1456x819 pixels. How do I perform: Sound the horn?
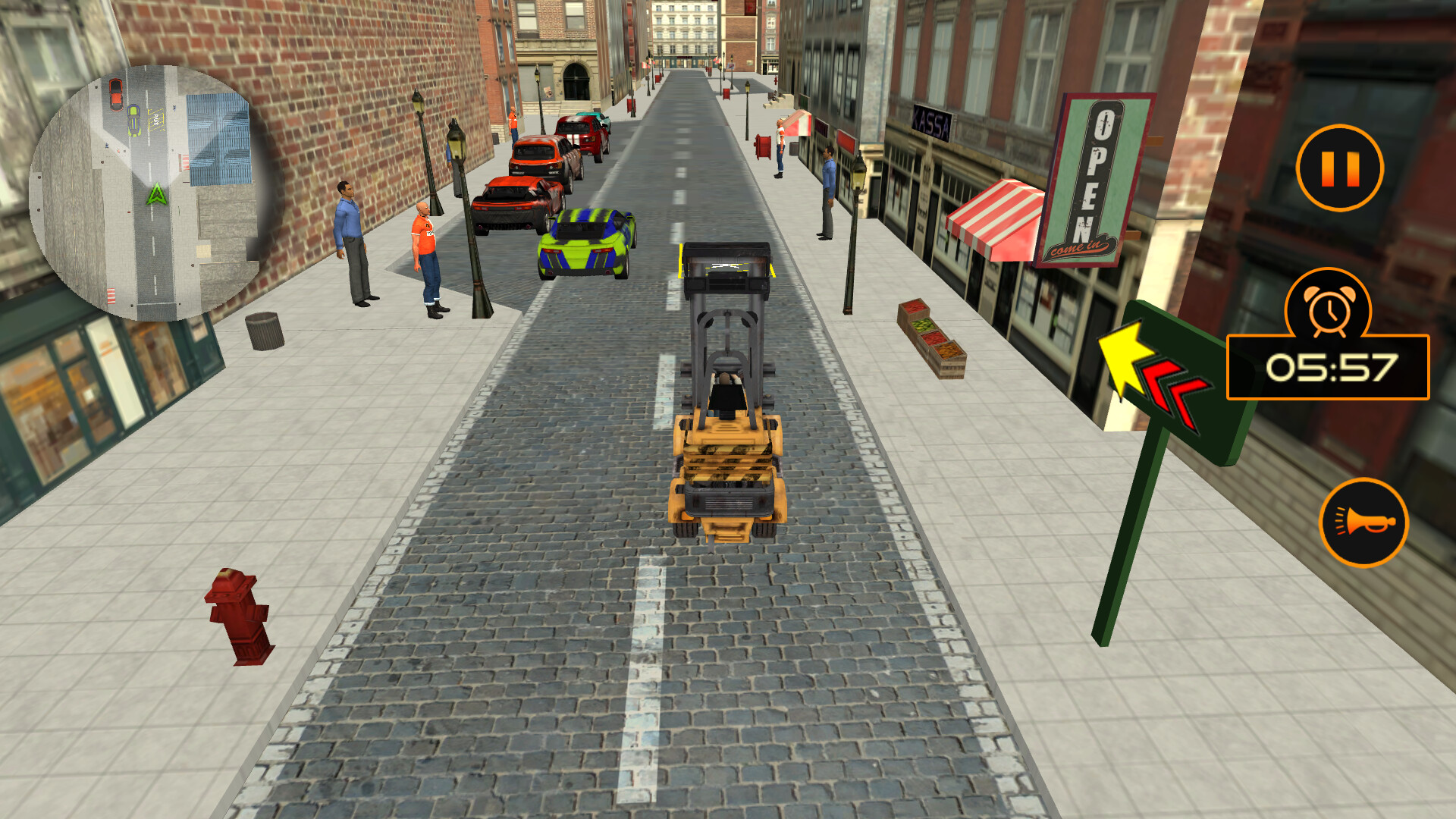click(x=1364, y=523)
